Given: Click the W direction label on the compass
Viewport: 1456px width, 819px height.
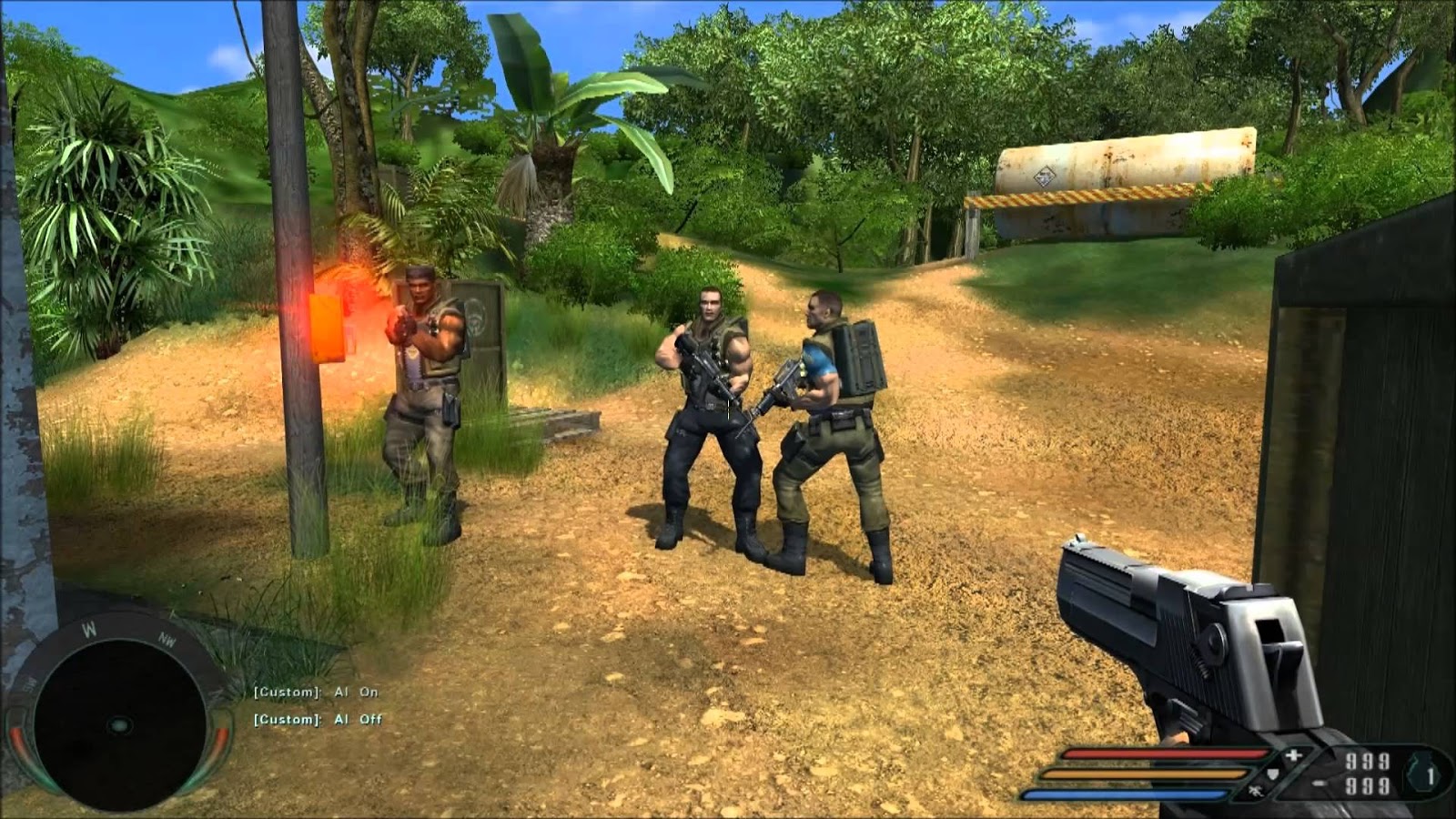Looking at the screenshot, I should tap(89, 628).
